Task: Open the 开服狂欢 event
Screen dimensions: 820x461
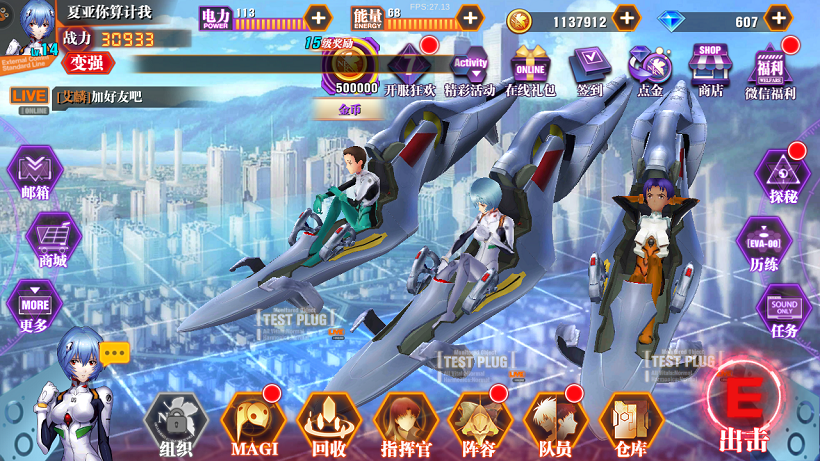Action: (x=410, y=67)
